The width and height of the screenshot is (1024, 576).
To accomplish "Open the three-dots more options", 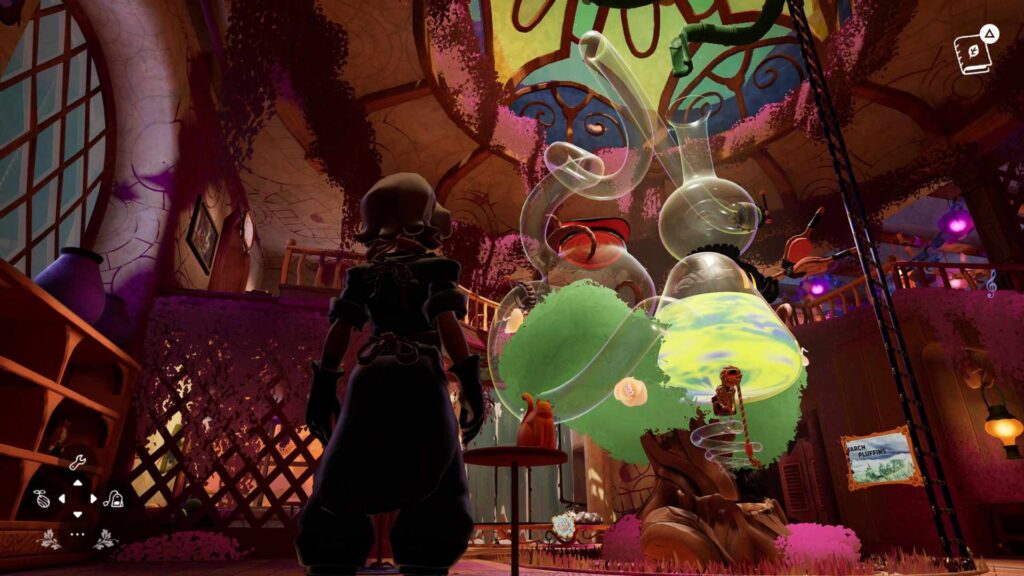I will [x=78, y=534].
